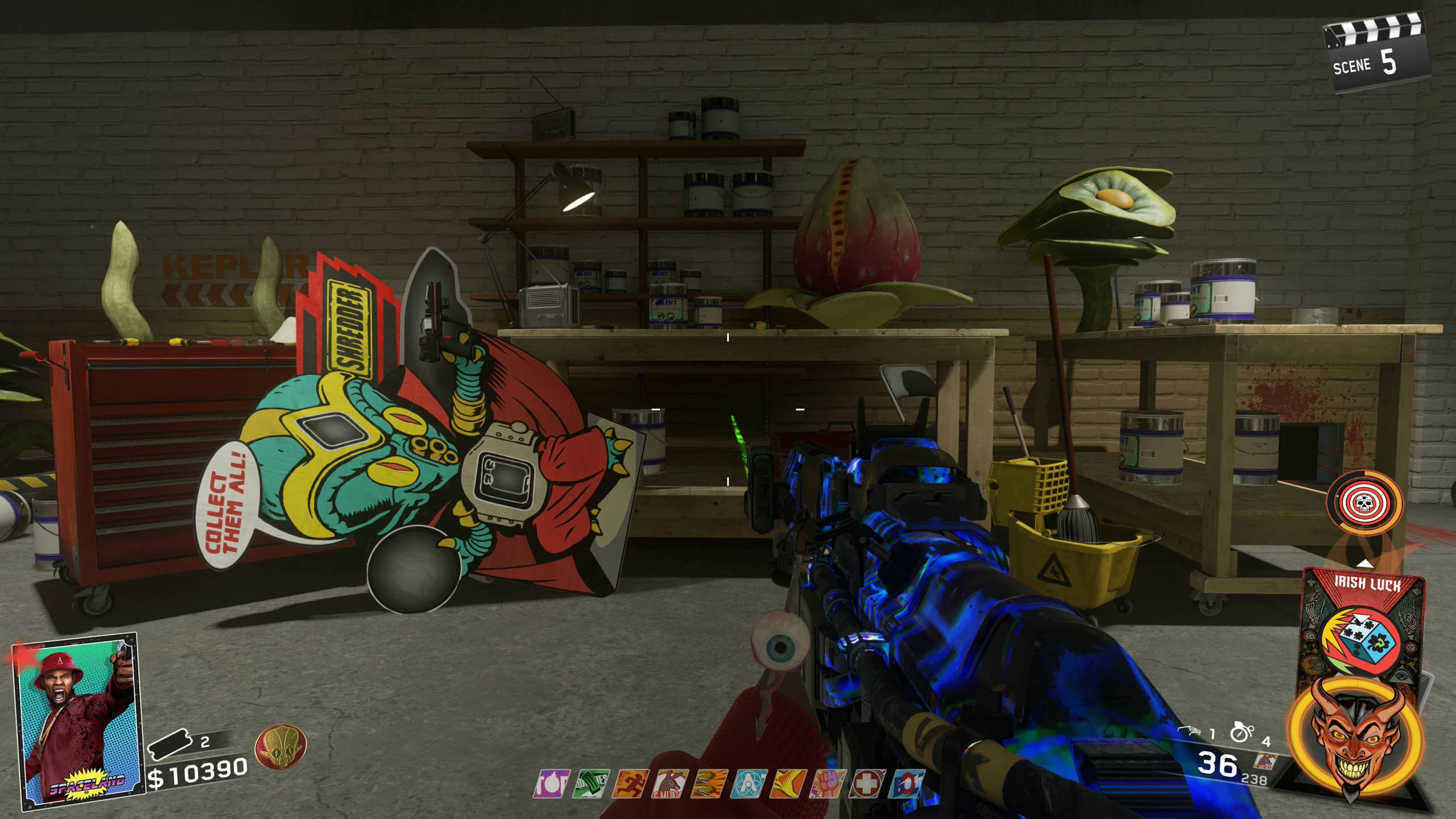Select the gold alien head token
Screen dimensions: 1456x819
pos(280,746)
